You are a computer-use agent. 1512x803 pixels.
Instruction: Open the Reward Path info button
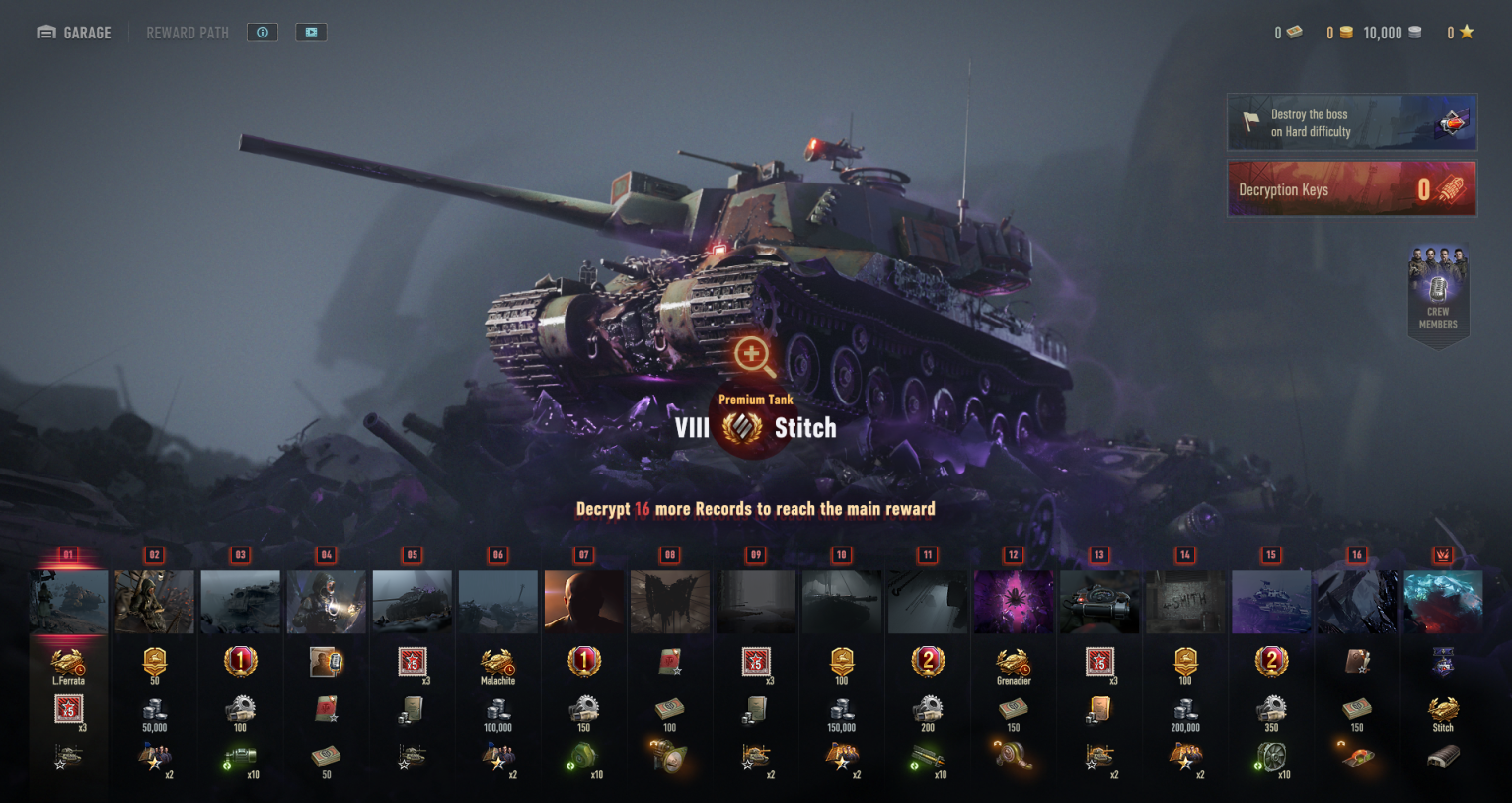[263, 33]
